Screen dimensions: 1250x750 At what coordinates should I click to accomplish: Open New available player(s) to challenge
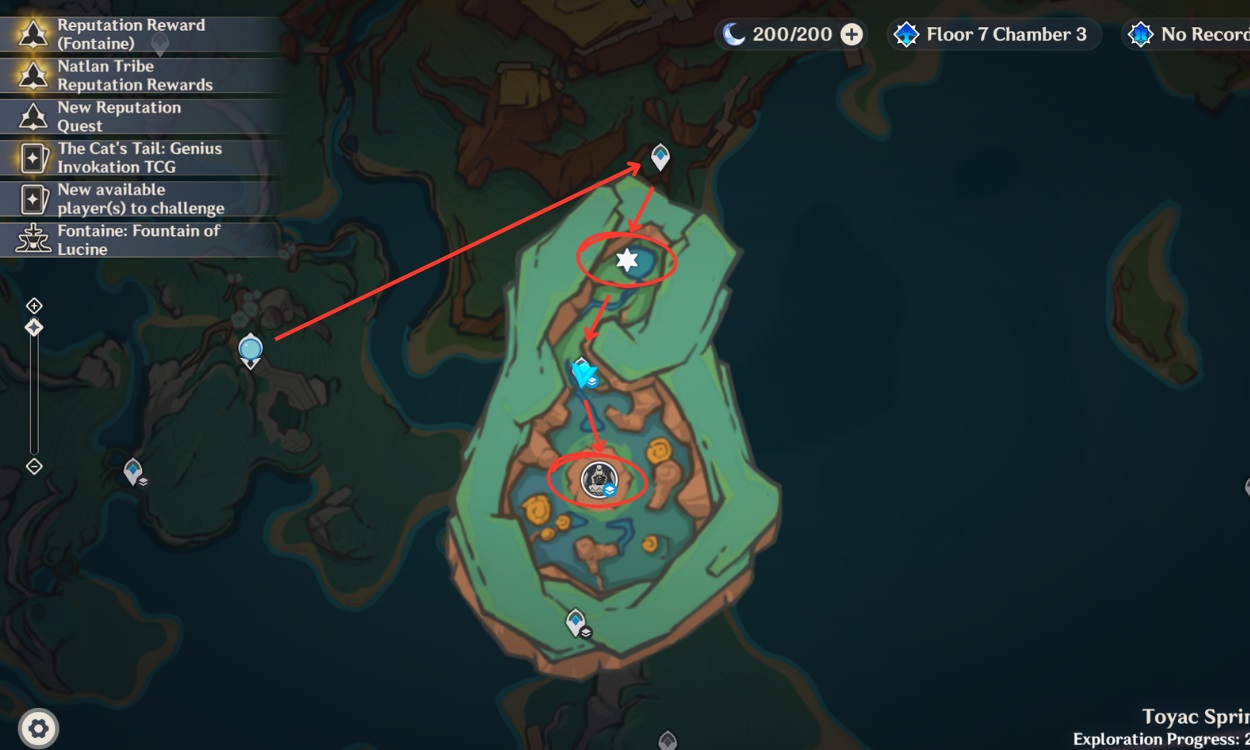click(139, 198)
